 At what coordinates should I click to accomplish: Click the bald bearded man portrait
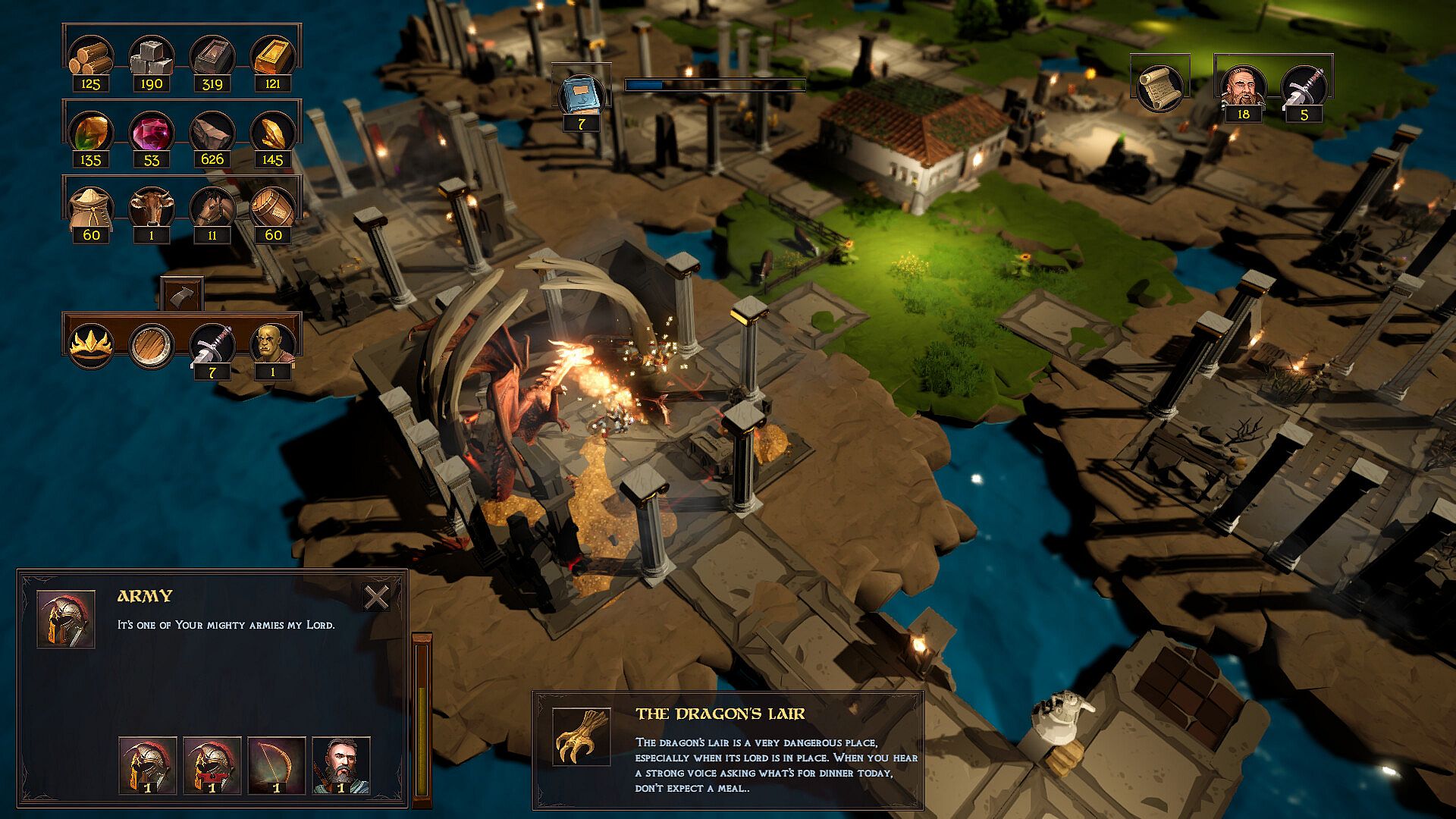1242,86
